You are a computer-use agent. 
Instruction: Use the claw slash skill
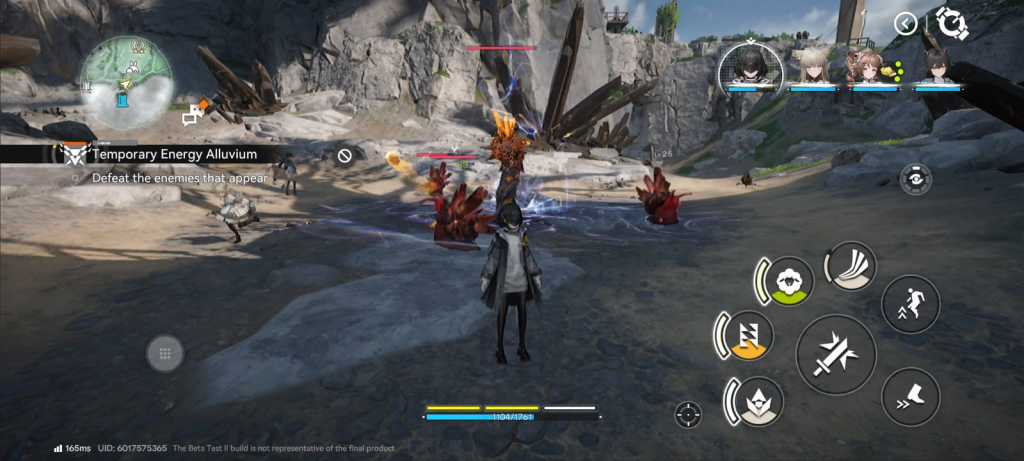click(853, 266)
